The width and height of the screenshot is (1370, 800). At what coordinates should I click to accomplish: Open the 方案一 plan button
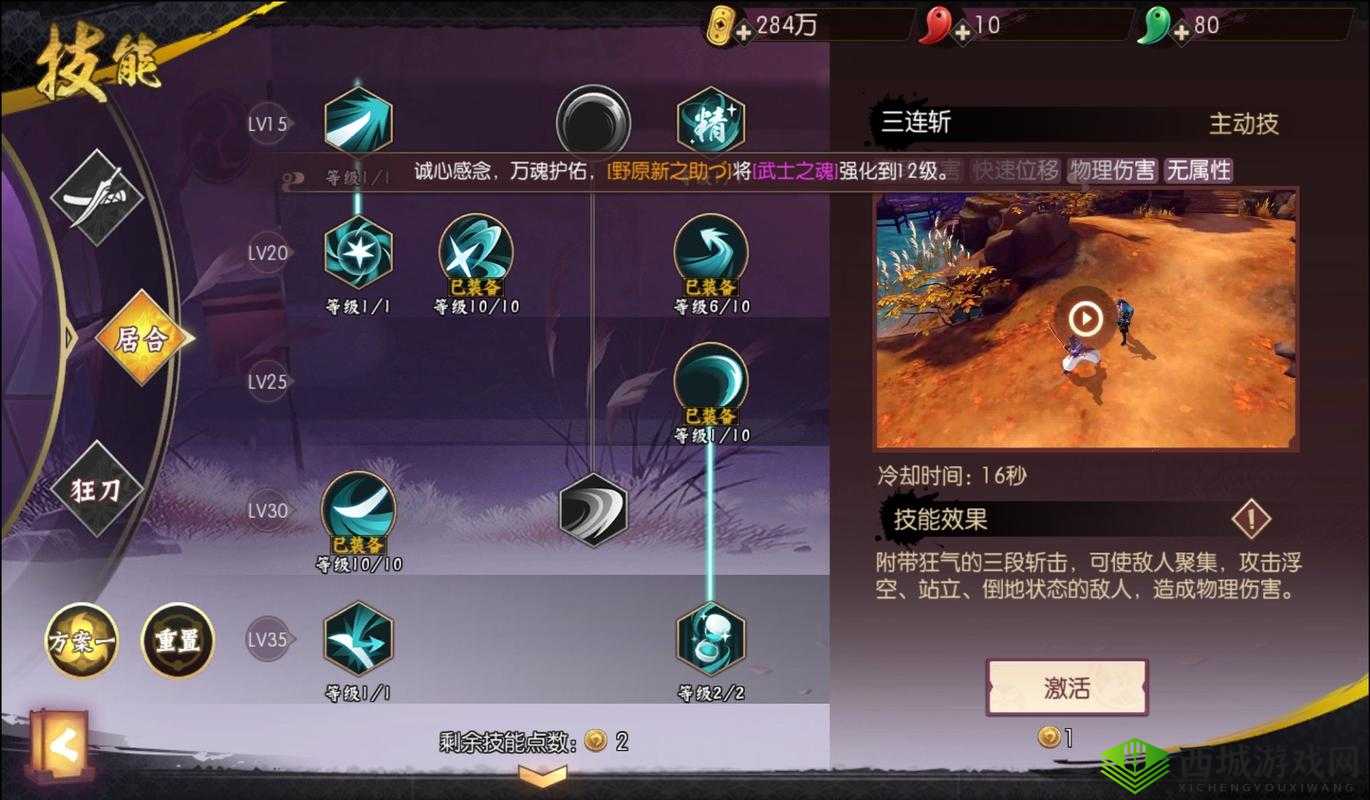point(80,643)
